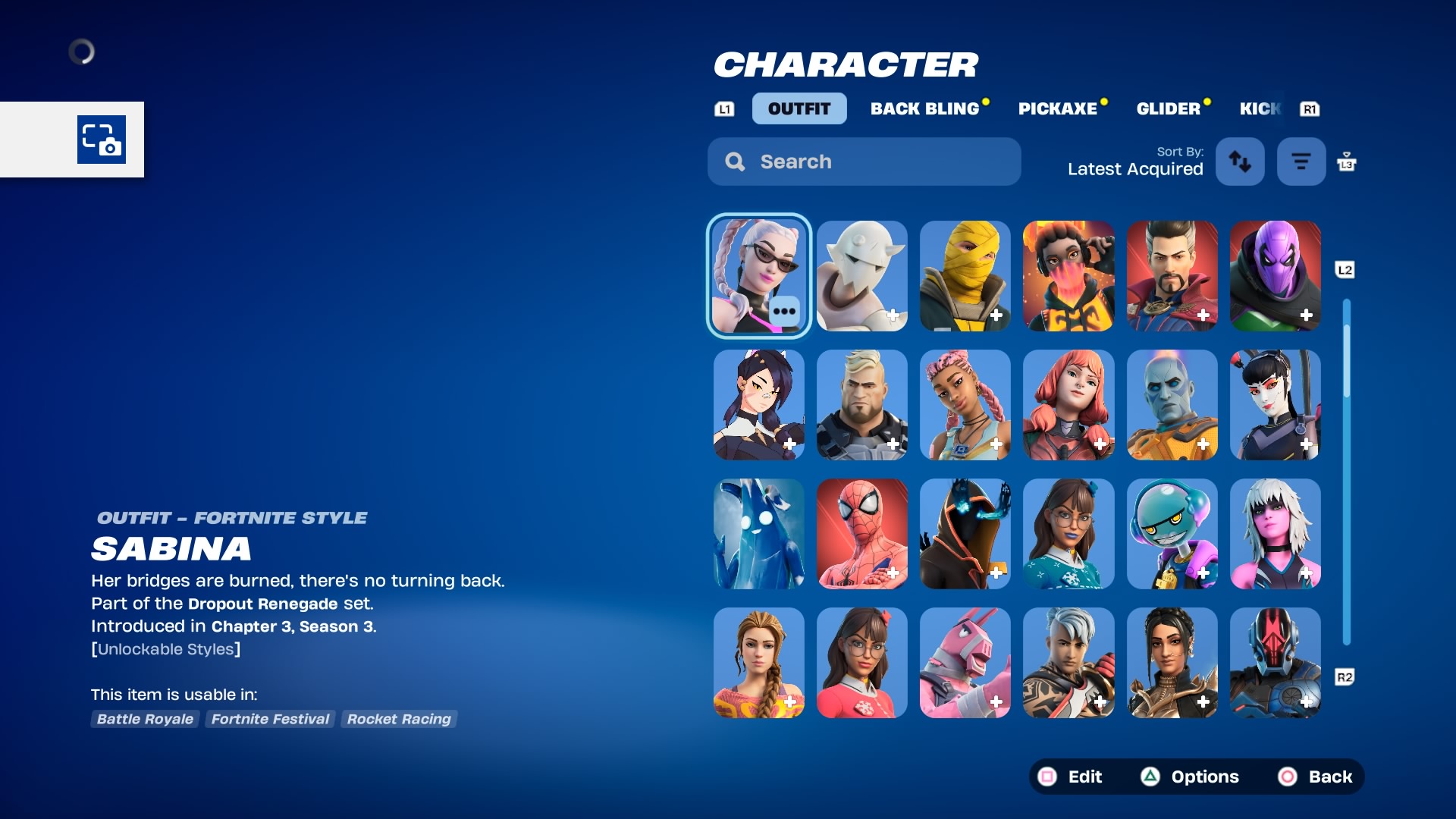This screenshot has width=1456, height=819.
Task: Choose the pink llama outfit
Action: [965, 663]
